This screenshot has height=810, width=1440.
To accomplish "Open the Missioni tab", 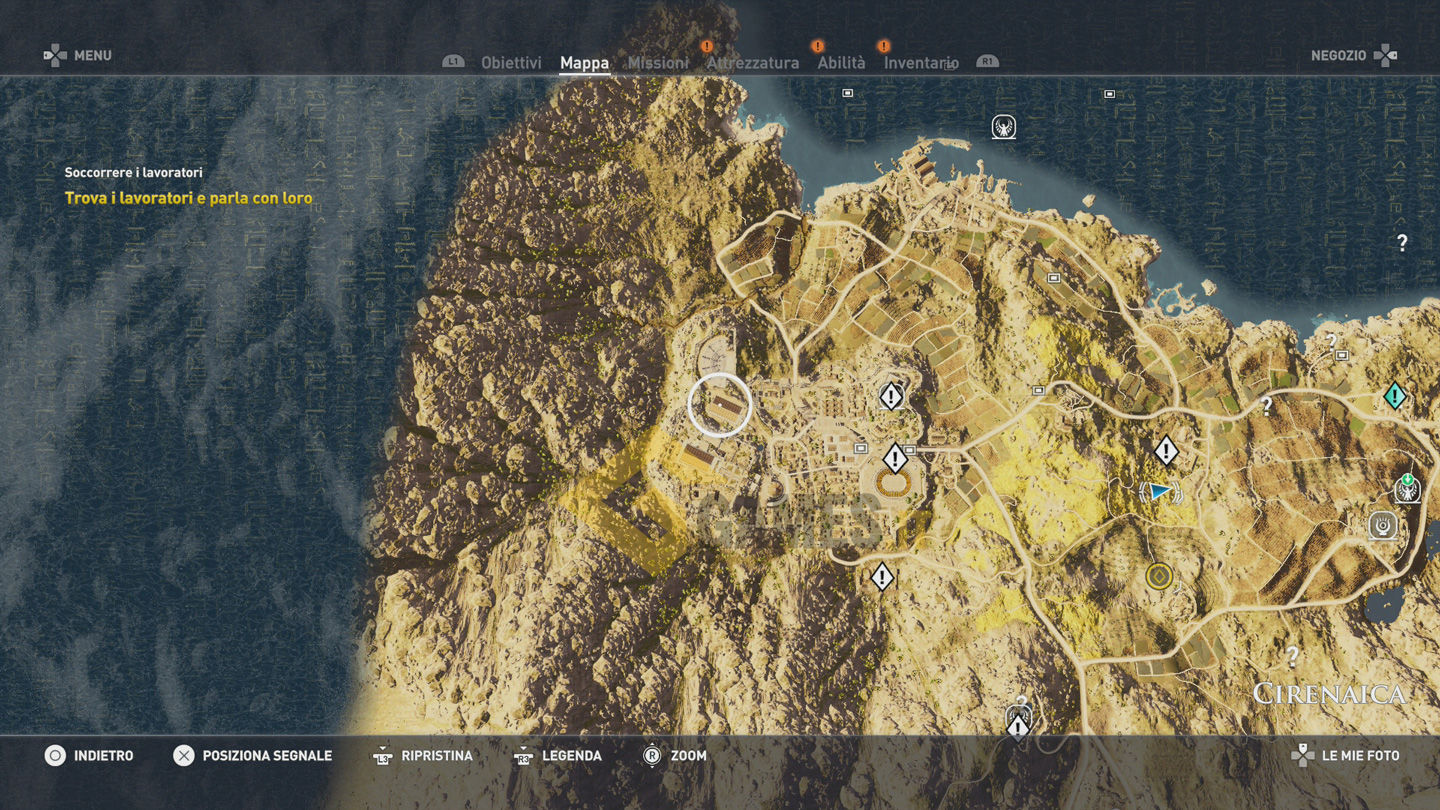I will 658,63.
